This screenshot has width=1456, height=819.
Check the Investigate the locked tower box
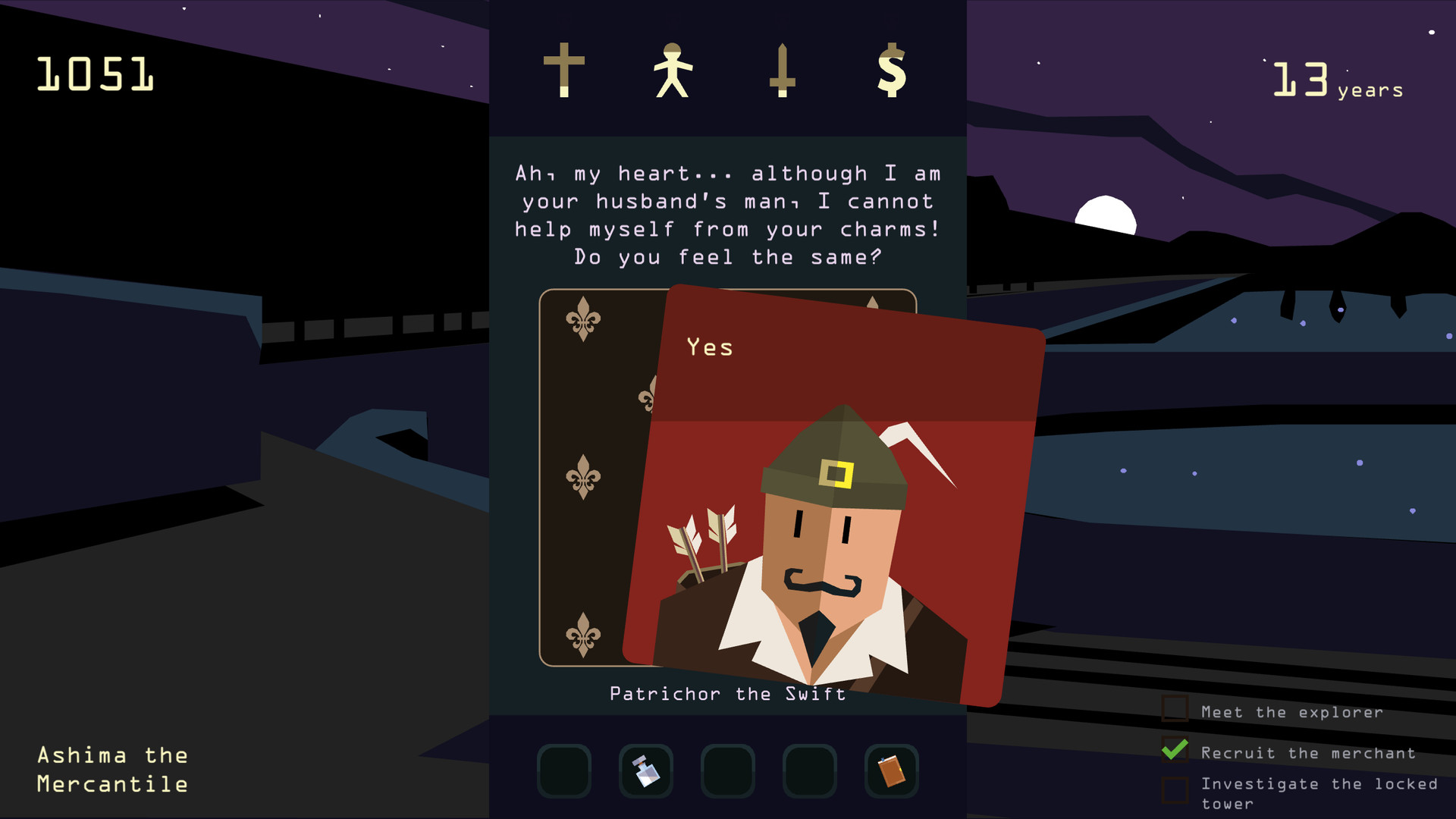tap(1176, 789)
